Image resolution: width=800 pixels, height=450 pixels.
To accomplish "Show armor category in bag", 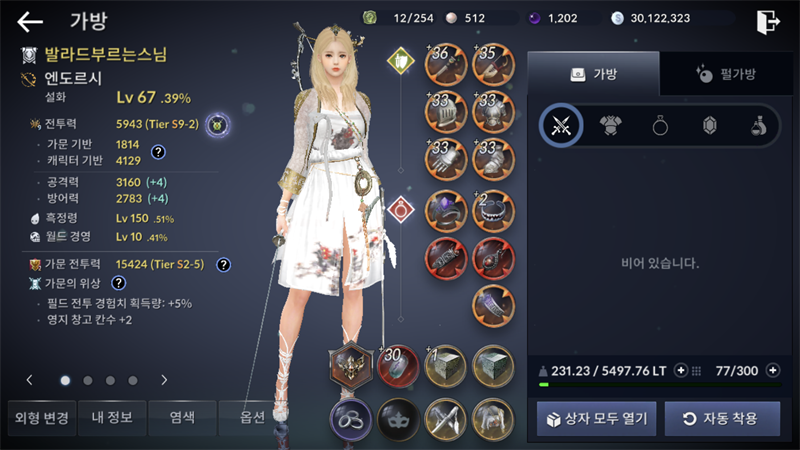I will [611, 125].
